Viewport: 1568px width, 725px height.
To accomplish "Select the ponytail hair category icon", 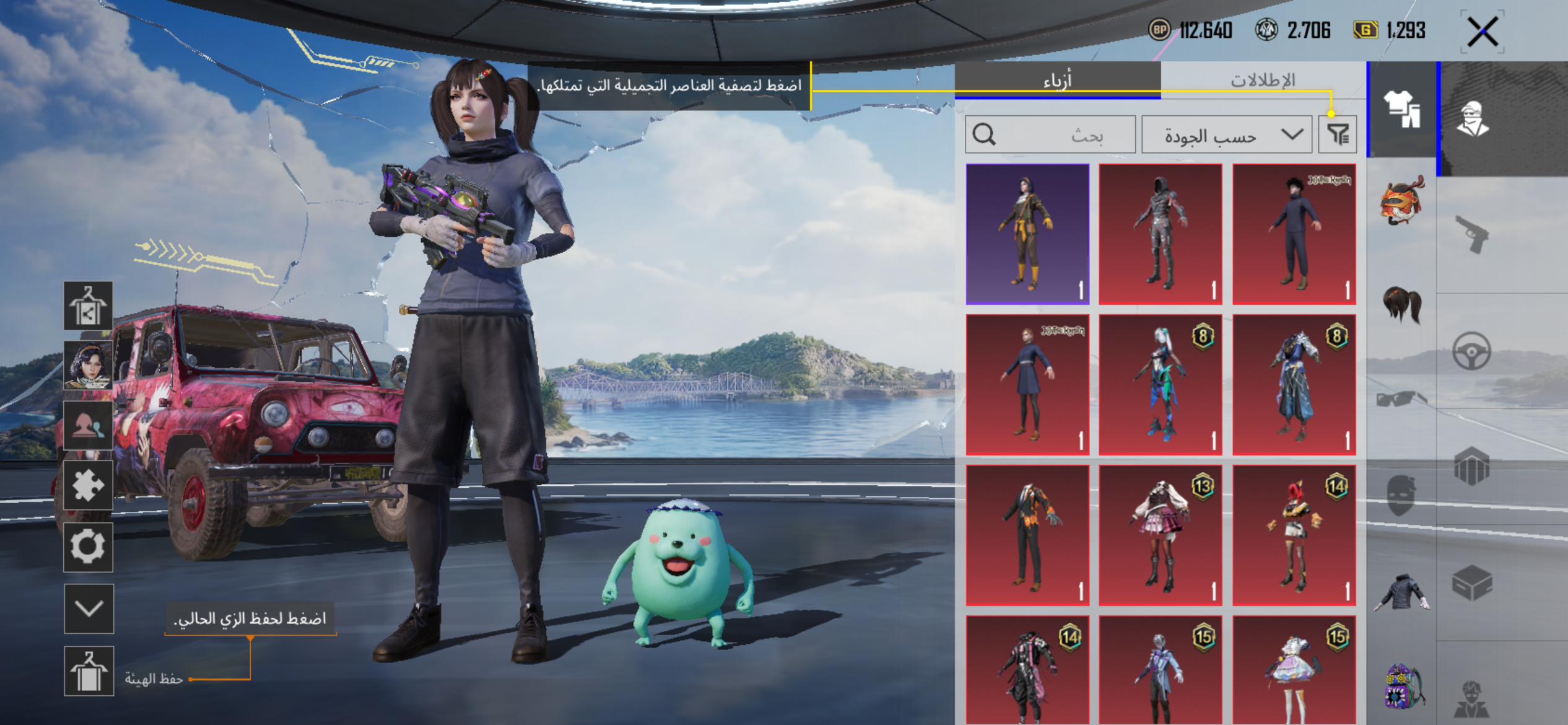I will [x=1402, y=305].
